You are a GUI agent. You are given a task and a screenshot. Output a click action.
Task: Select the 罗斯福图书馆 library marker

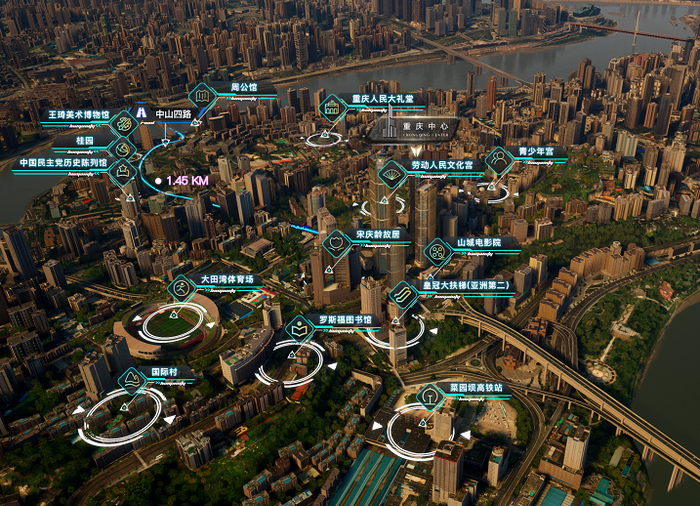[x=299, y=329]
